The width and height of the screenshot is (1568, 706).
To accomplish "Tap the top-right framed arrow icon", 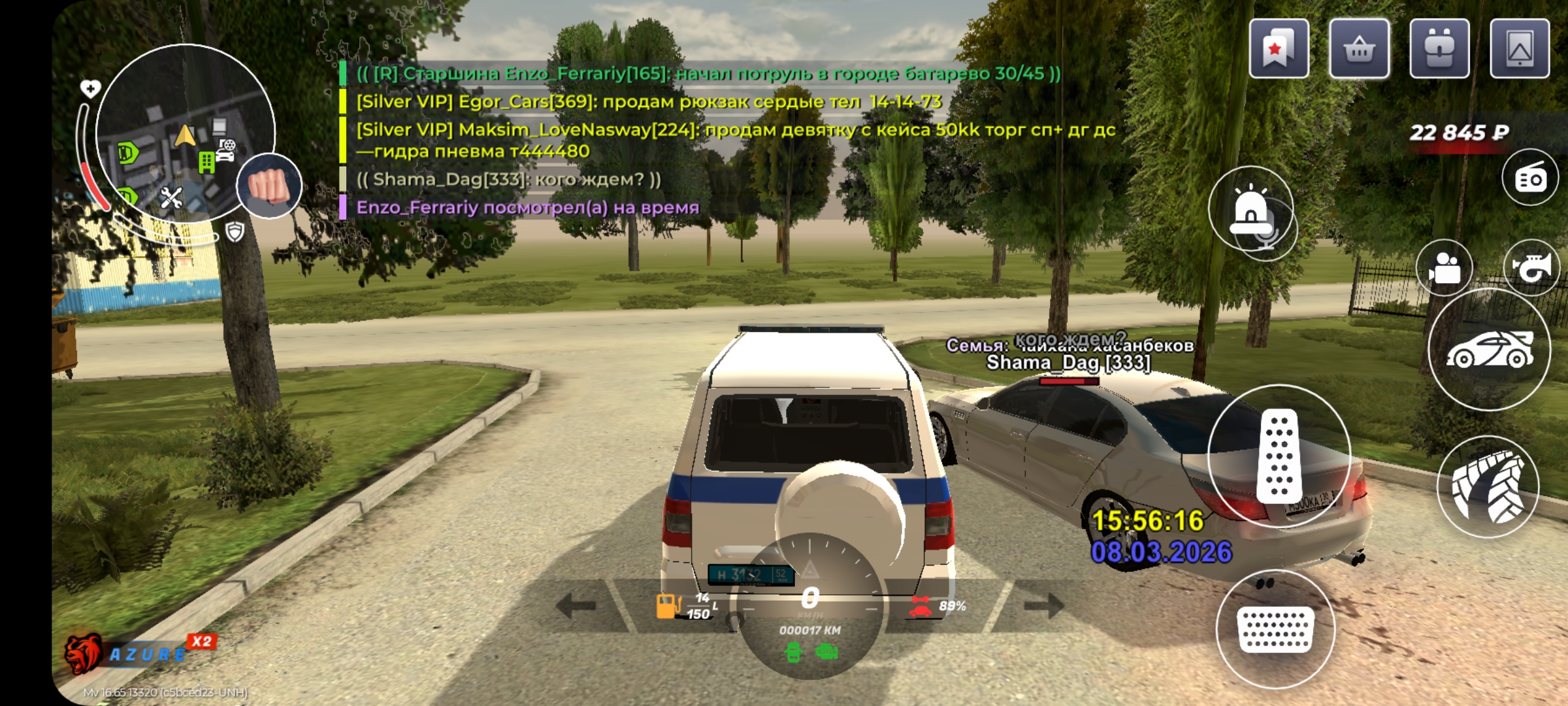I will [x=1520, y=49].
